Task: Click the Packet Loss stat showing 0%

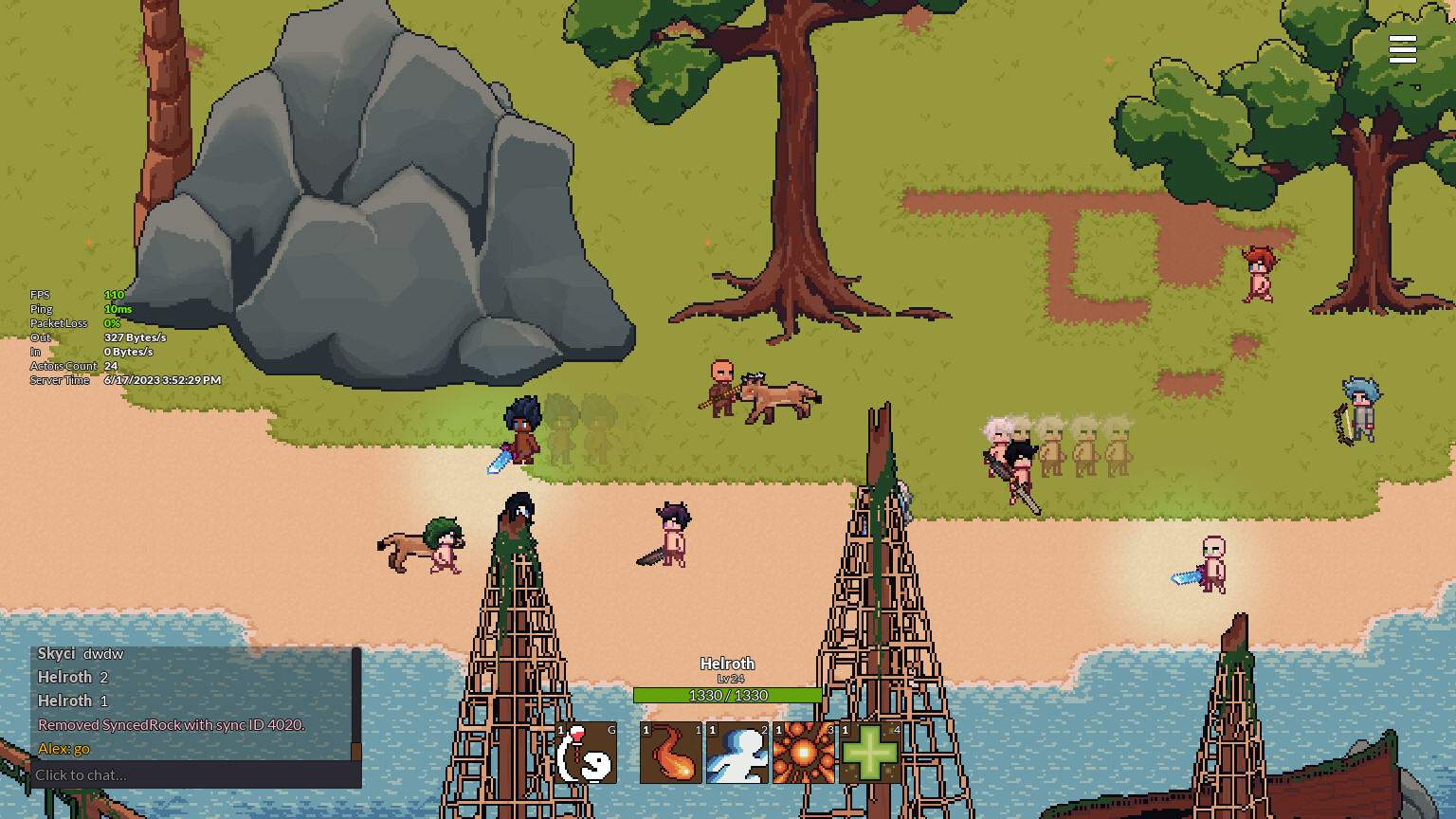Action: [x=111, y=323]
